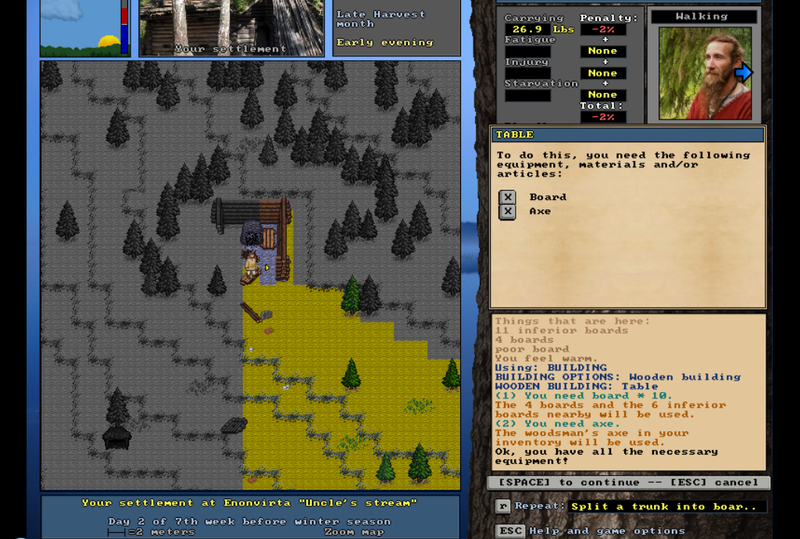Click the blue arrow beside the portrait
The width and height of the screenshot is (800, 539).
click(743, 72)
